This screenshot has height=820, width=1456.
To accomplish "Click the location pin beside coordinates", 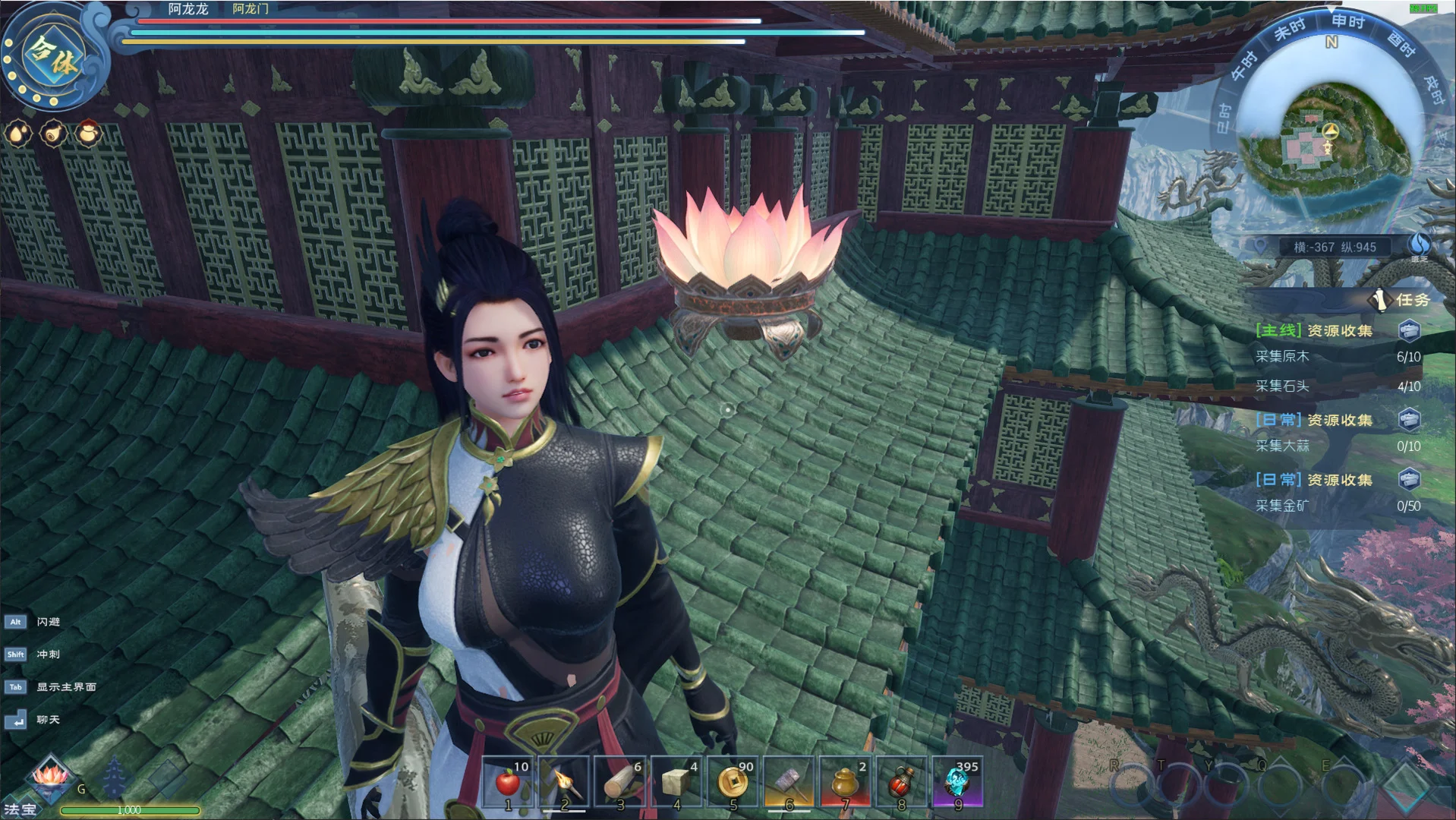I will tap(1261, 247).
